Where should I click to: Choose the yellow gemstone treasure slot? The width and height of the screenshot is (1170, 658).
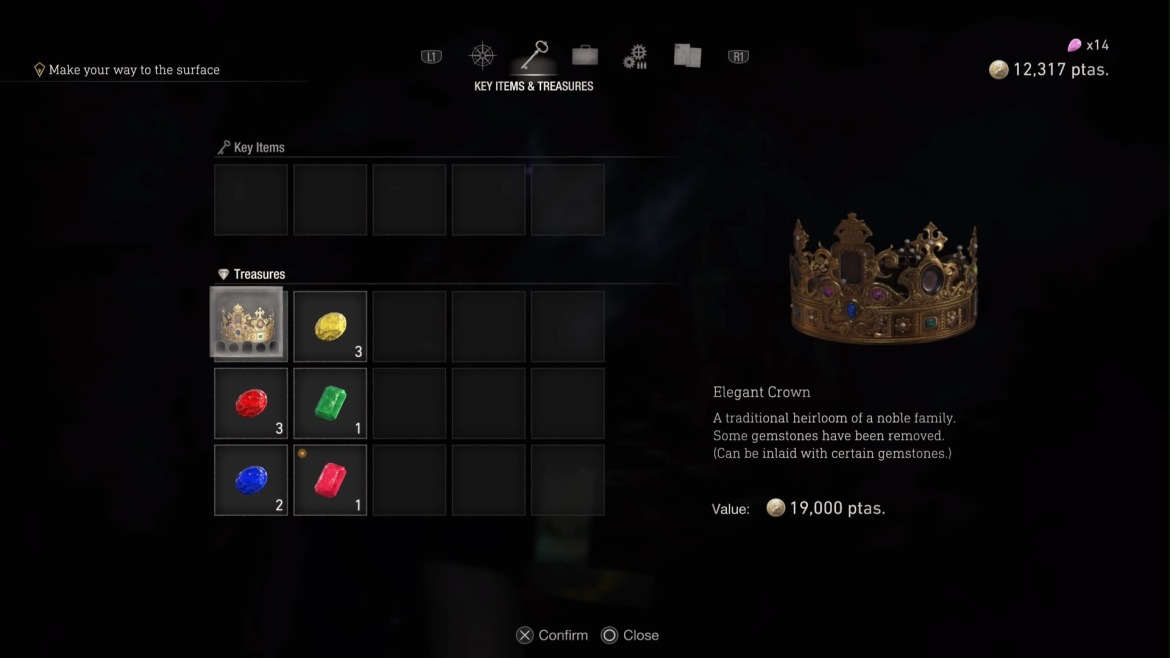330,326
